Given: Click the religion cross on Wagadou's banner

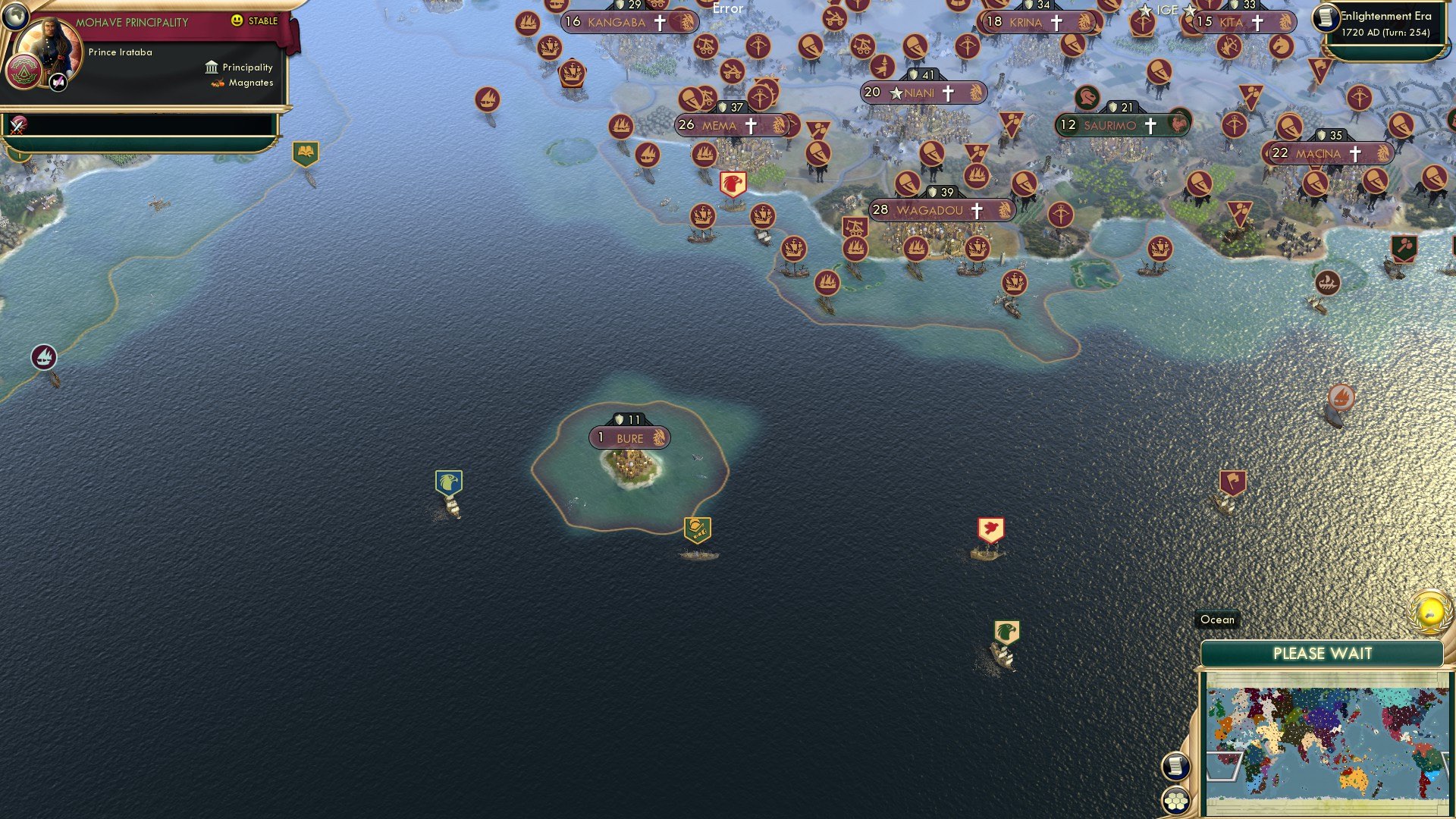Looking at the screenshot, I should [977, 210].
